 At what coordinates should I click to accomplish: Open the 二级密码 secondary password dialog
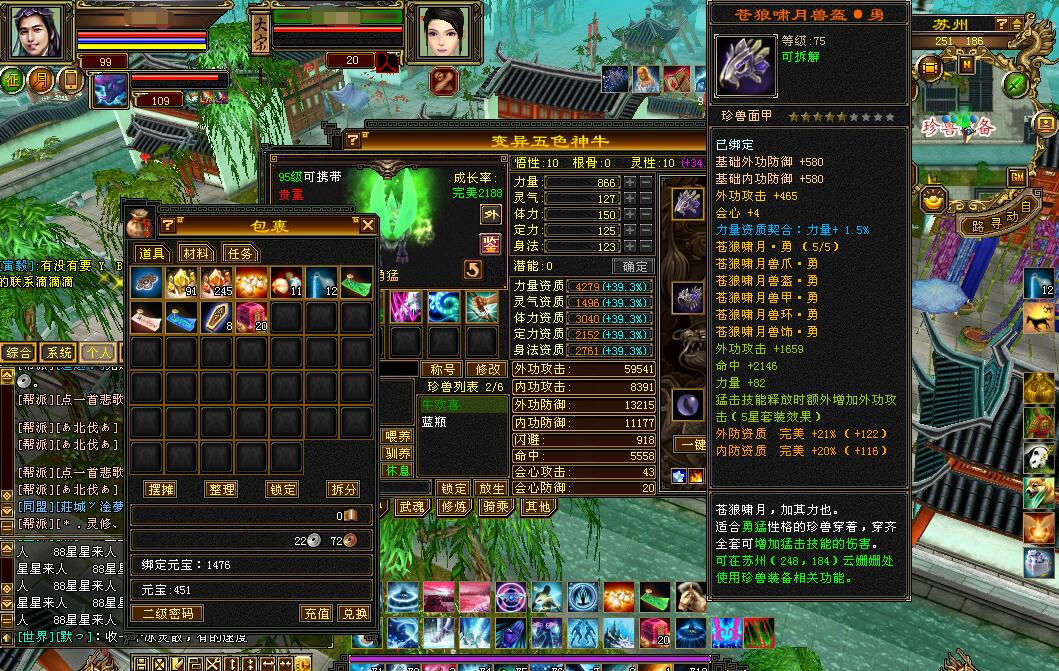(168, 613)
